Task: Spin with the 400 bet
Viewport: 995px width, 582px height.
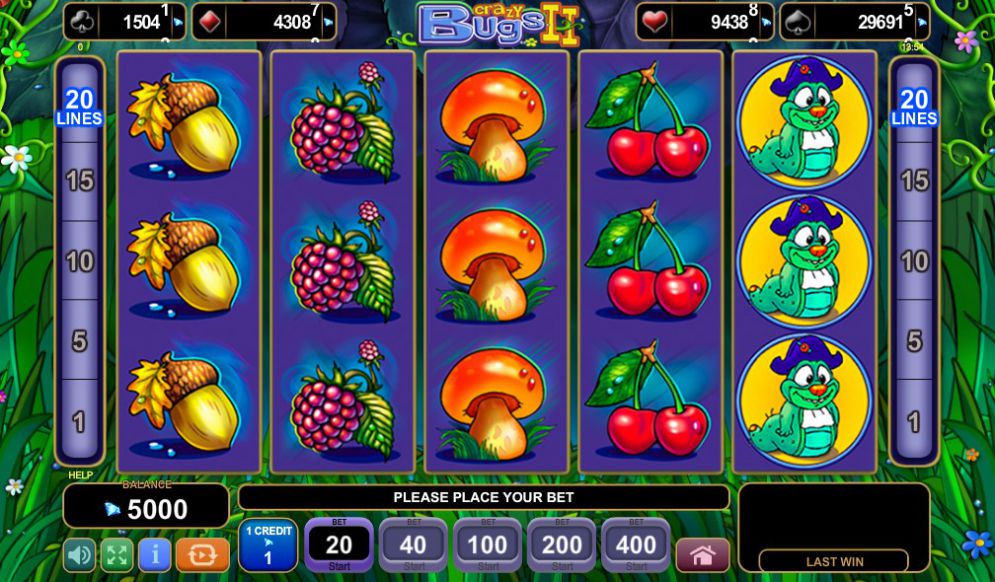Action: coord(635,545)
